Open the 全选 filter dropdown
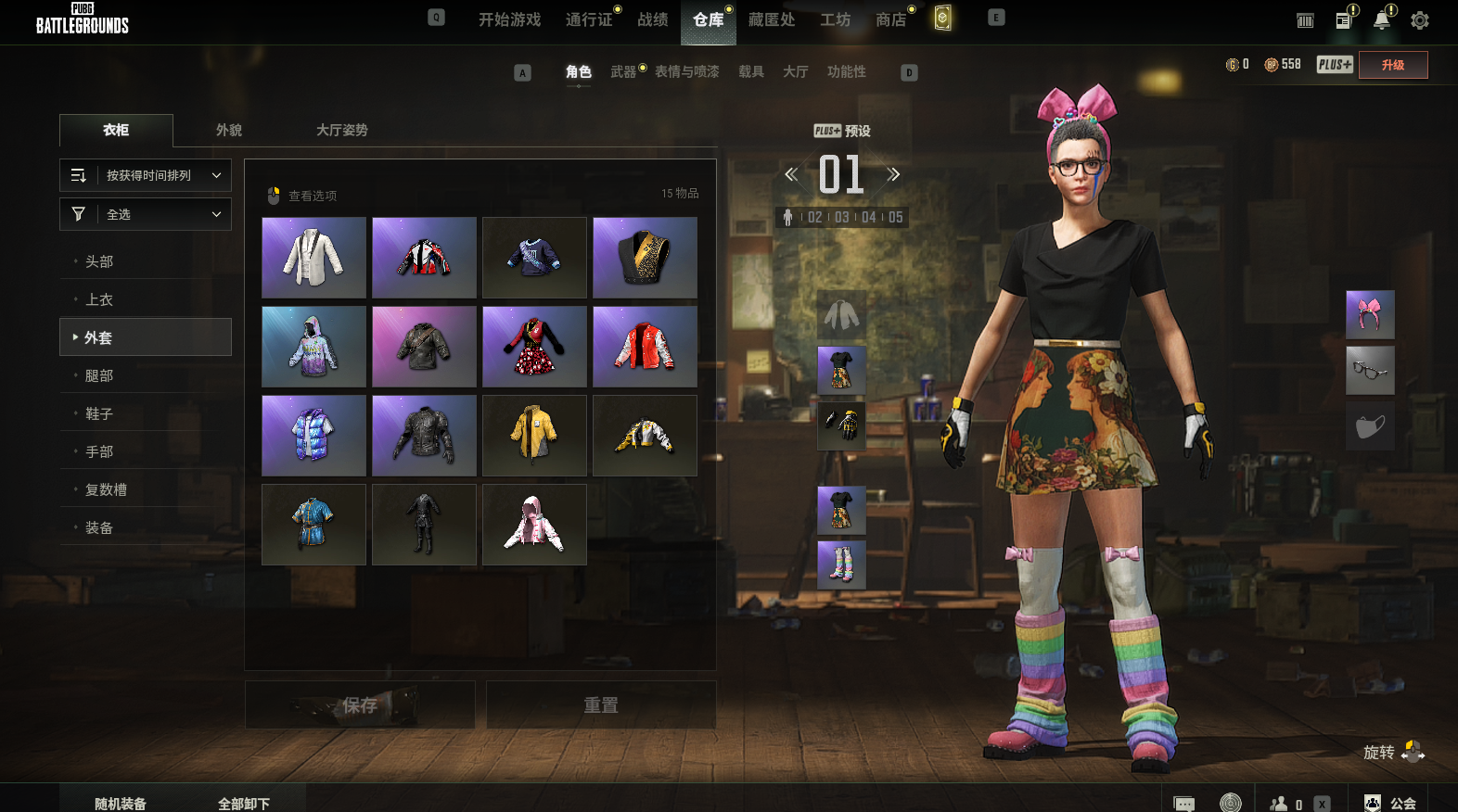This screenshot has width=1458, height=812. [146, 214]
